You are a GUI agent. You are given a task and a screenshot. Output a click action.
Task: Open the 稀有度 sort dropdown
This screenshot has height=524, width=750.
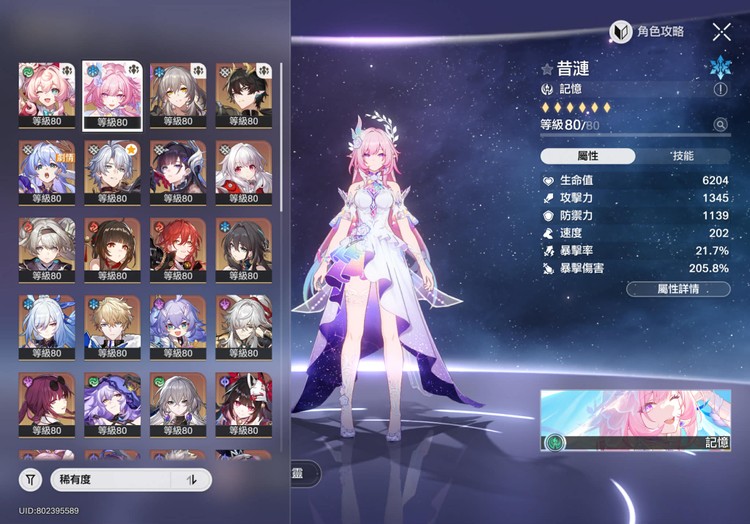(x=110, y=480)
